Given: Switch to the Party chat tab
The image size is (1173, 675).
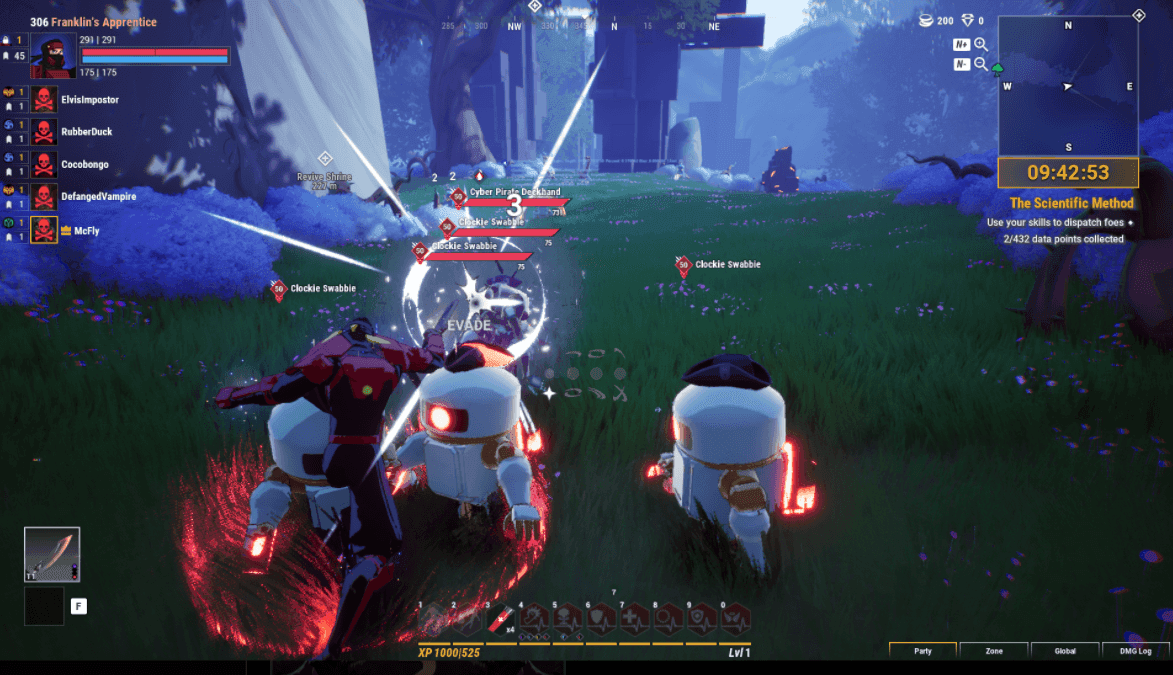Looking at the screenshot, I should point(923,651).
